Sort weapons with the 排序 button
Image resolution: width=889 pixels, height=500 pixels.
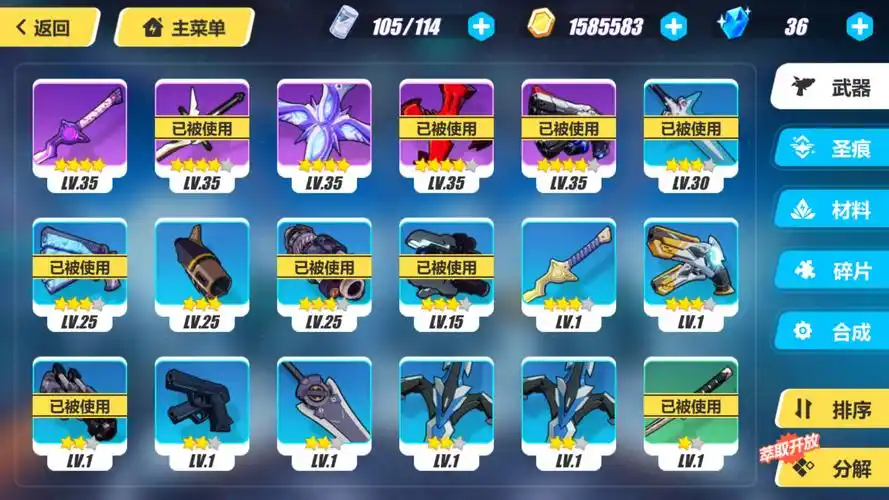[x=832, y=410]
